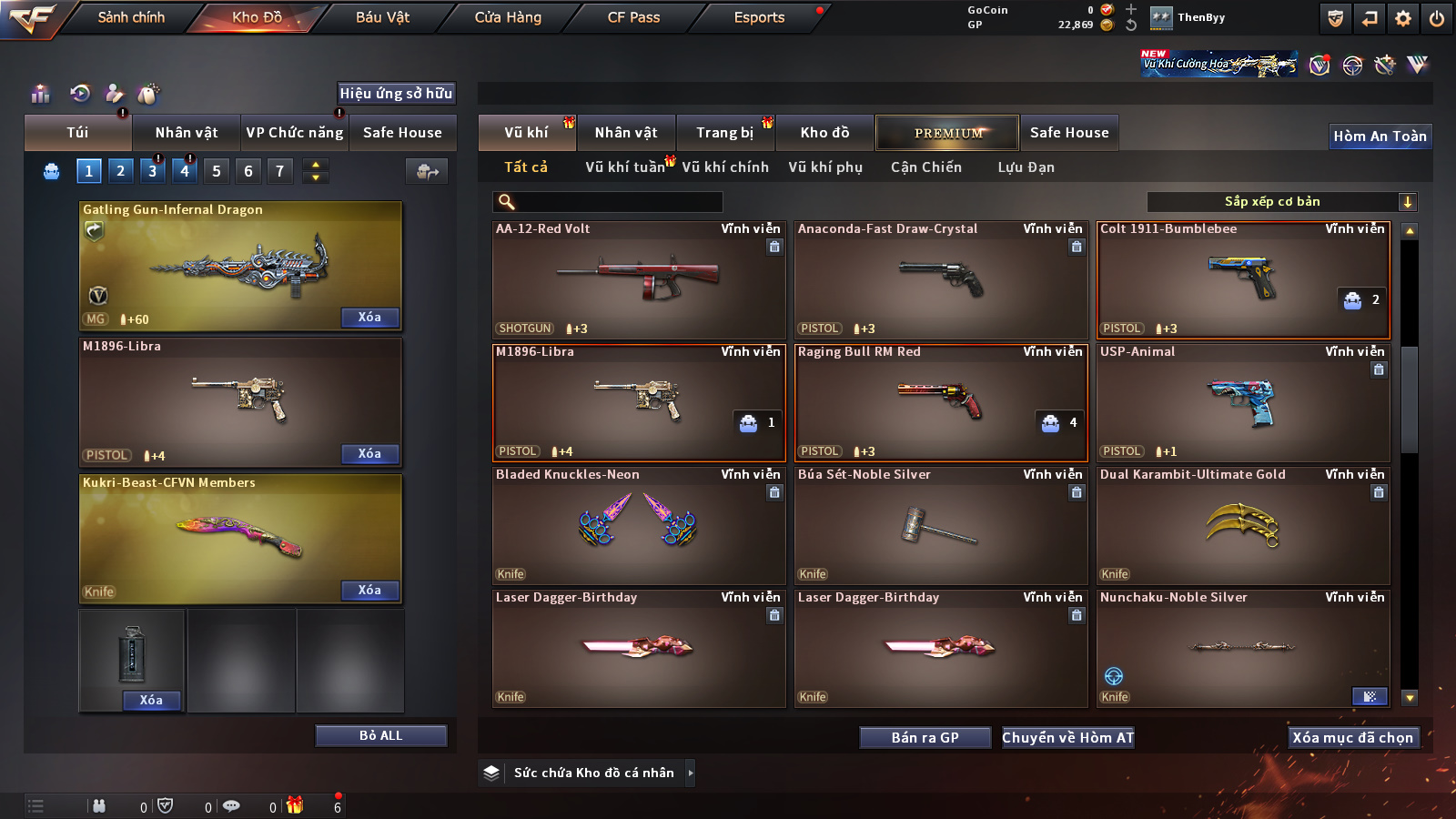Click Xóa mục đã chọn button
The width and height of the screenshot is (1456, 819).
[1352, 738]
